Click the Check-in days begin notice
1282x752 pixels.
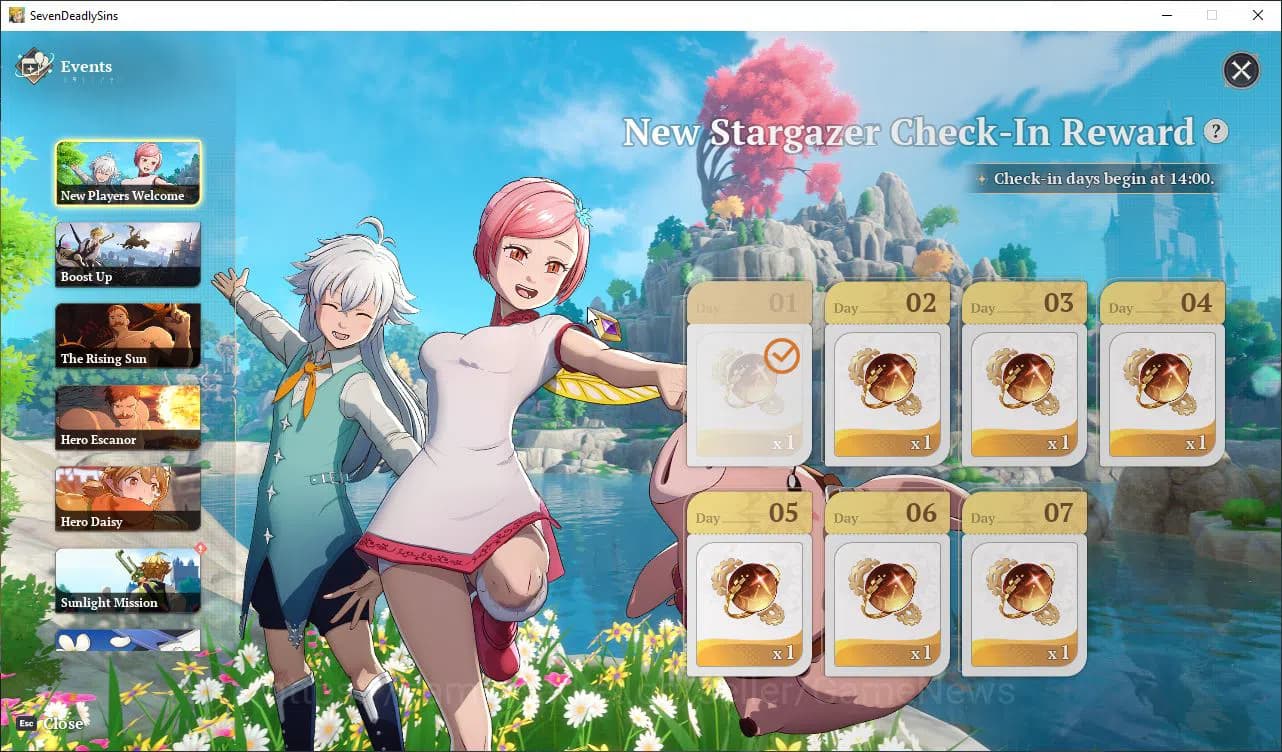(1095, 179)
